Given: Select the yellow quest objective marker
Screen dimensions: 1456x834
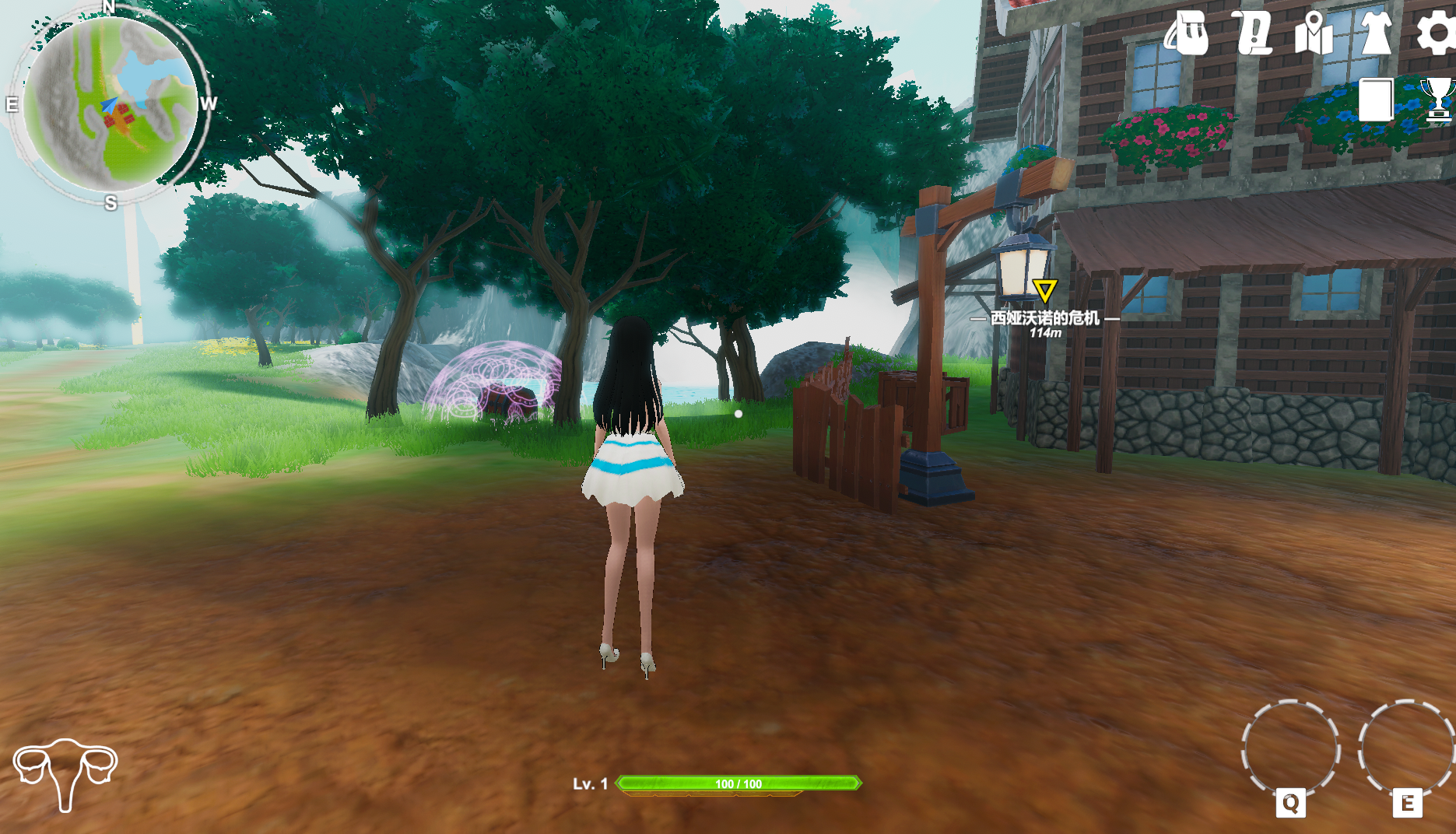Looking at the screenshot, I should [1044, 291].
